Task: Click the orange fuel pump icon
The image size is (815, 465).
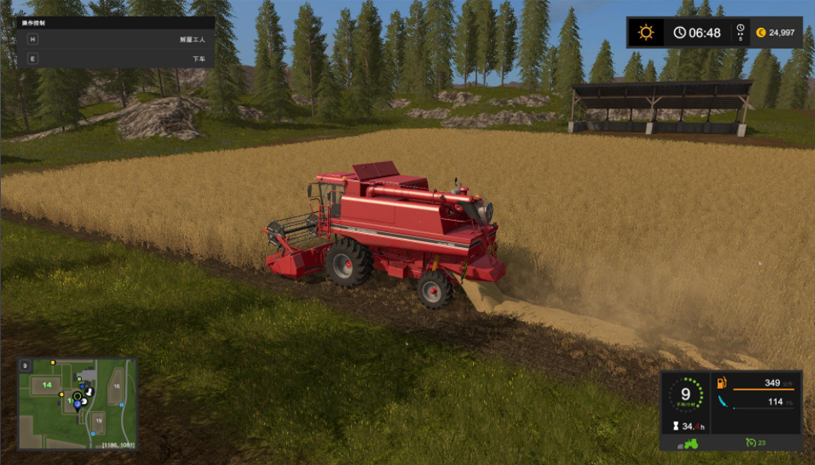Action: [x=722, y=384]
